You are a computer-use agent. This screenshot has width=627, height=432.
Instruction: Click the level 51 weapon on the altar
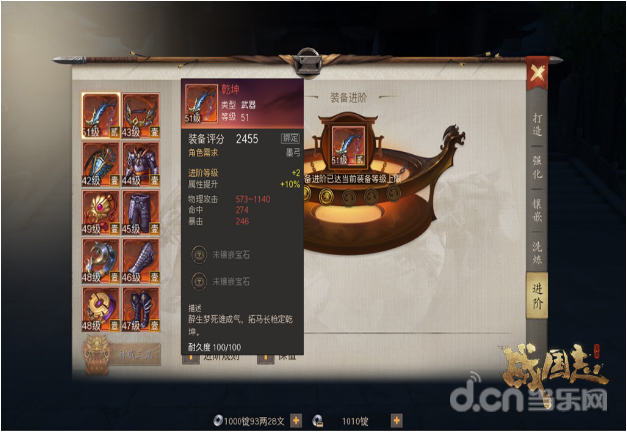tap(346, 145)
